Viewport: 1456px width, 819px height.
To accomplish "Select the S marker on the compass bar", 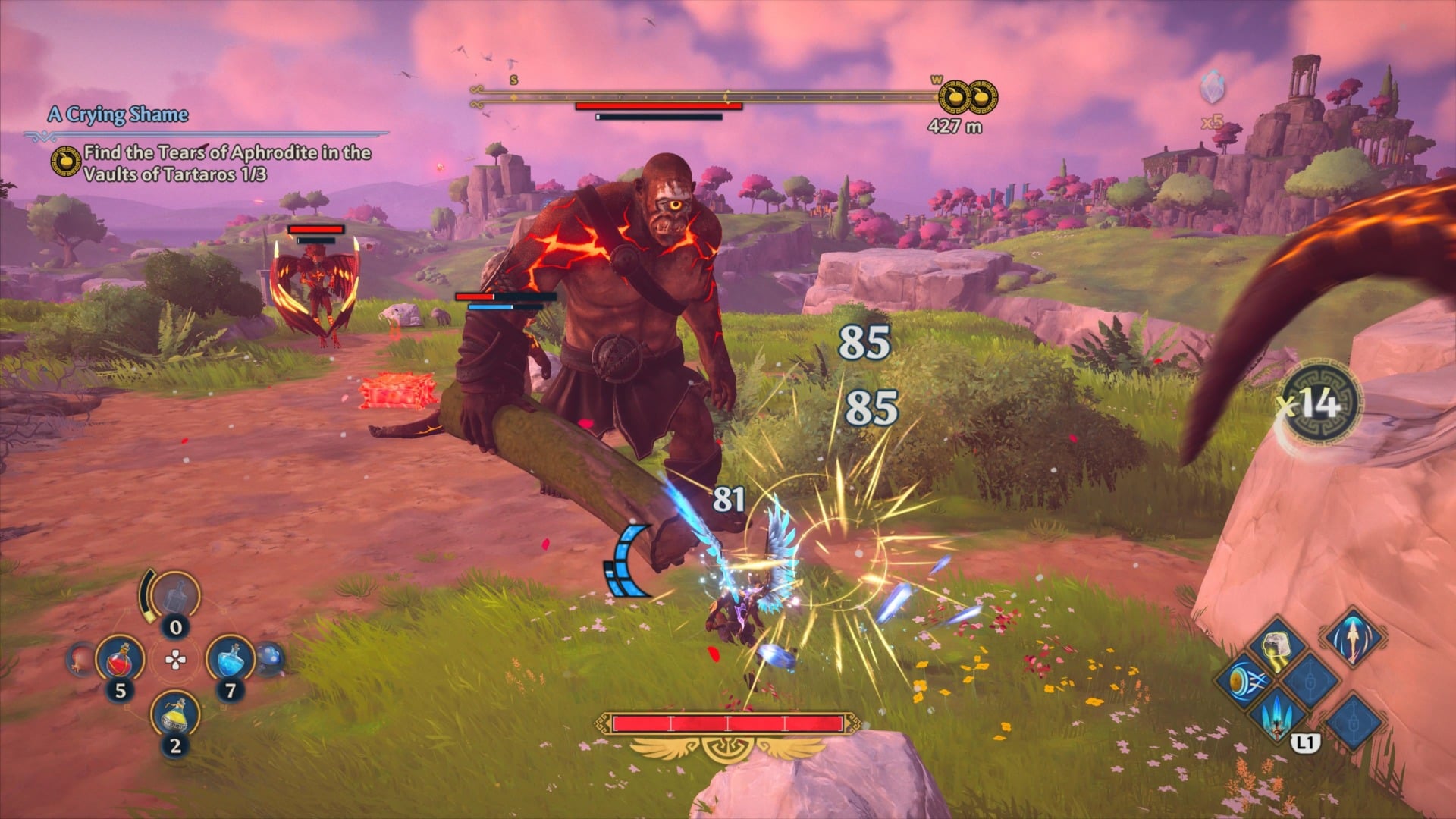I will click(513, 79).
